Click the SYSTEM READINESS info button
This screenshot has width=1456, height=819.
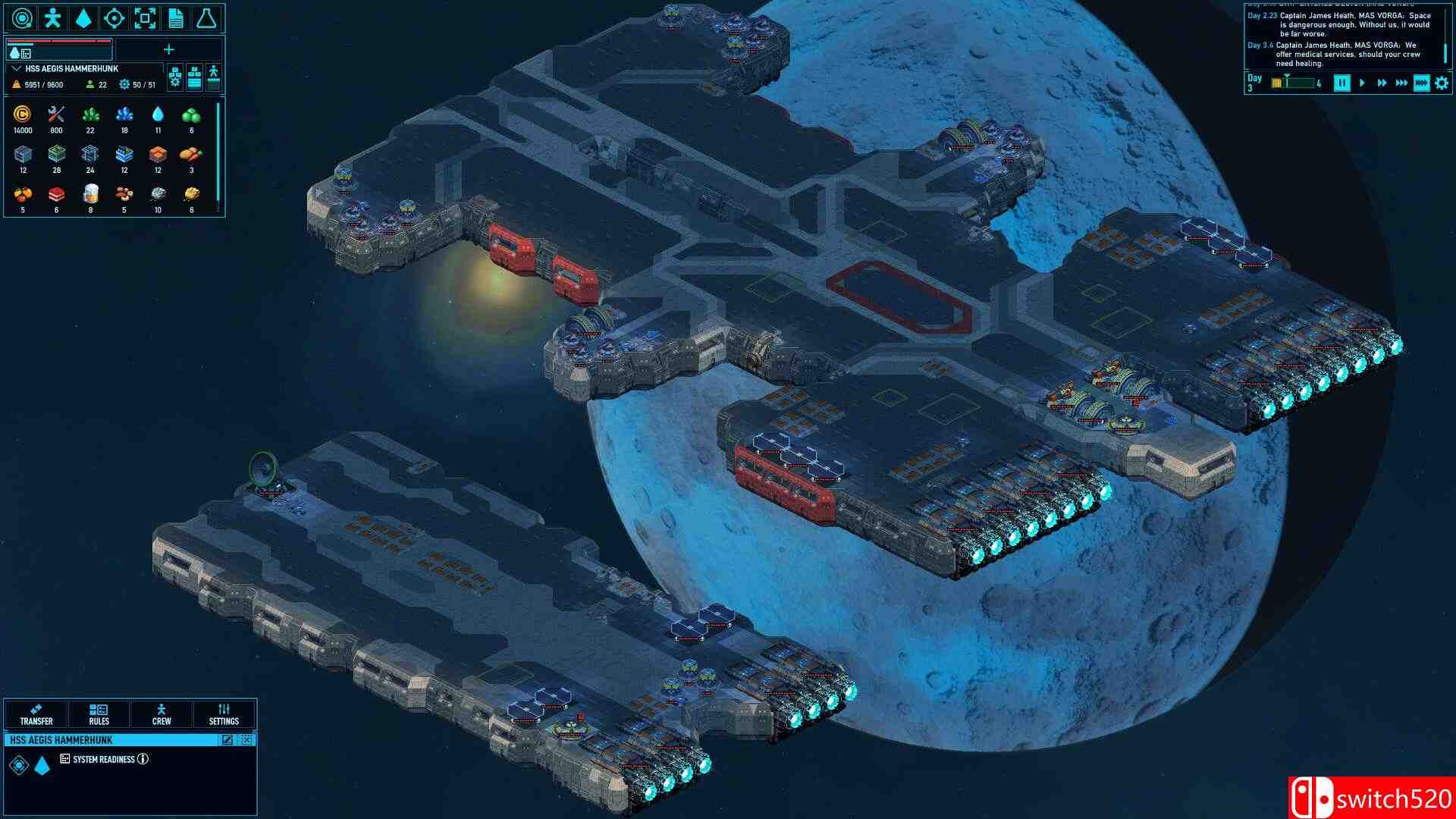point(144,759)
